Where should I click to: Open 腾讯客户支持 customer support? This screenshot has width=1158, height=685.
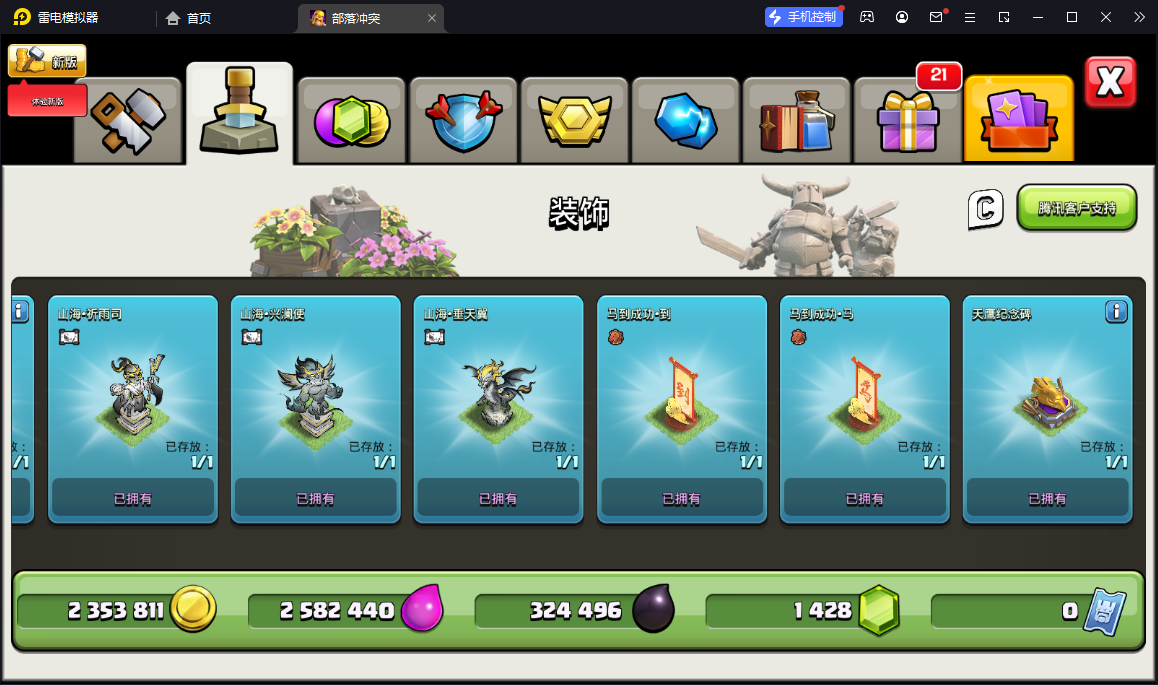pos(1077,208)
